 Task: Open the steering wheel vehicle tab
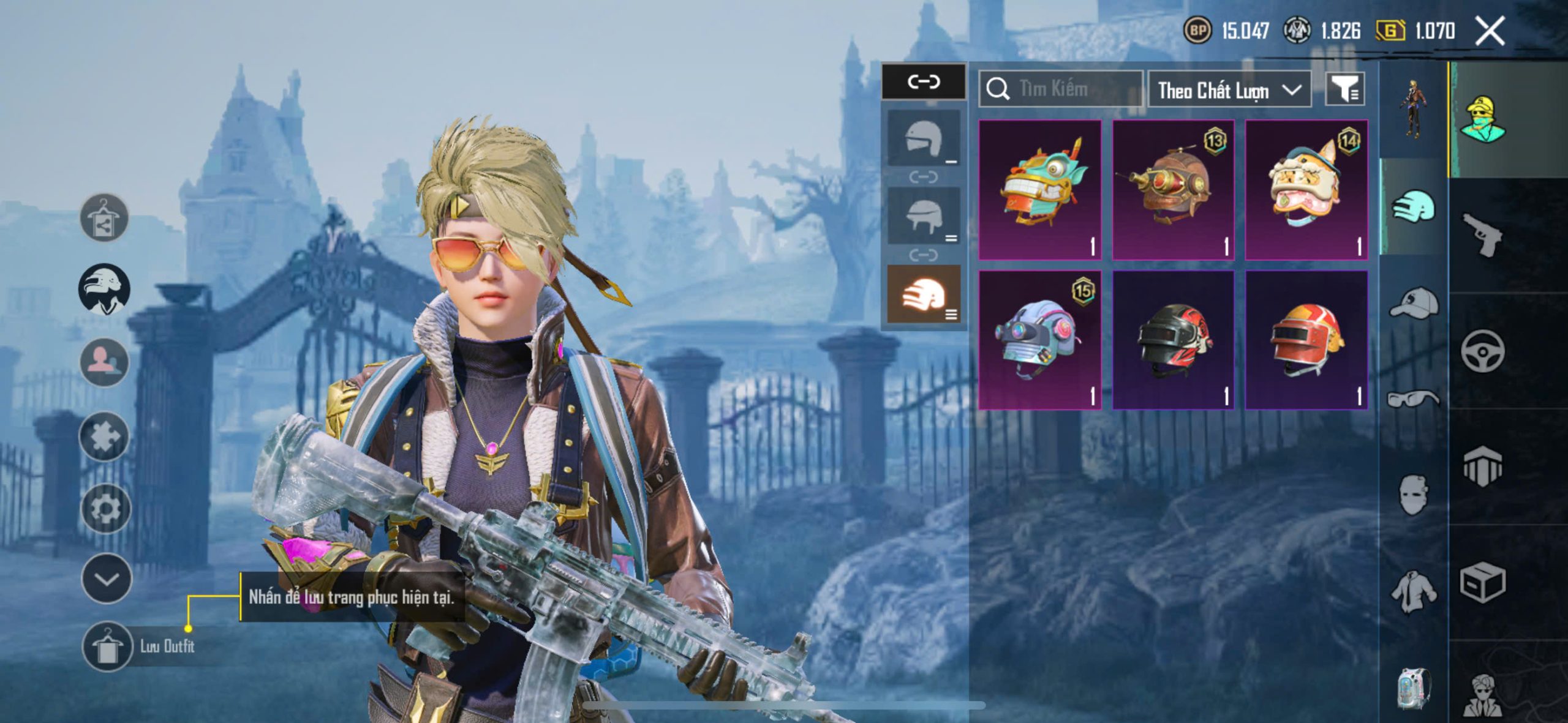coord(1482,351)
